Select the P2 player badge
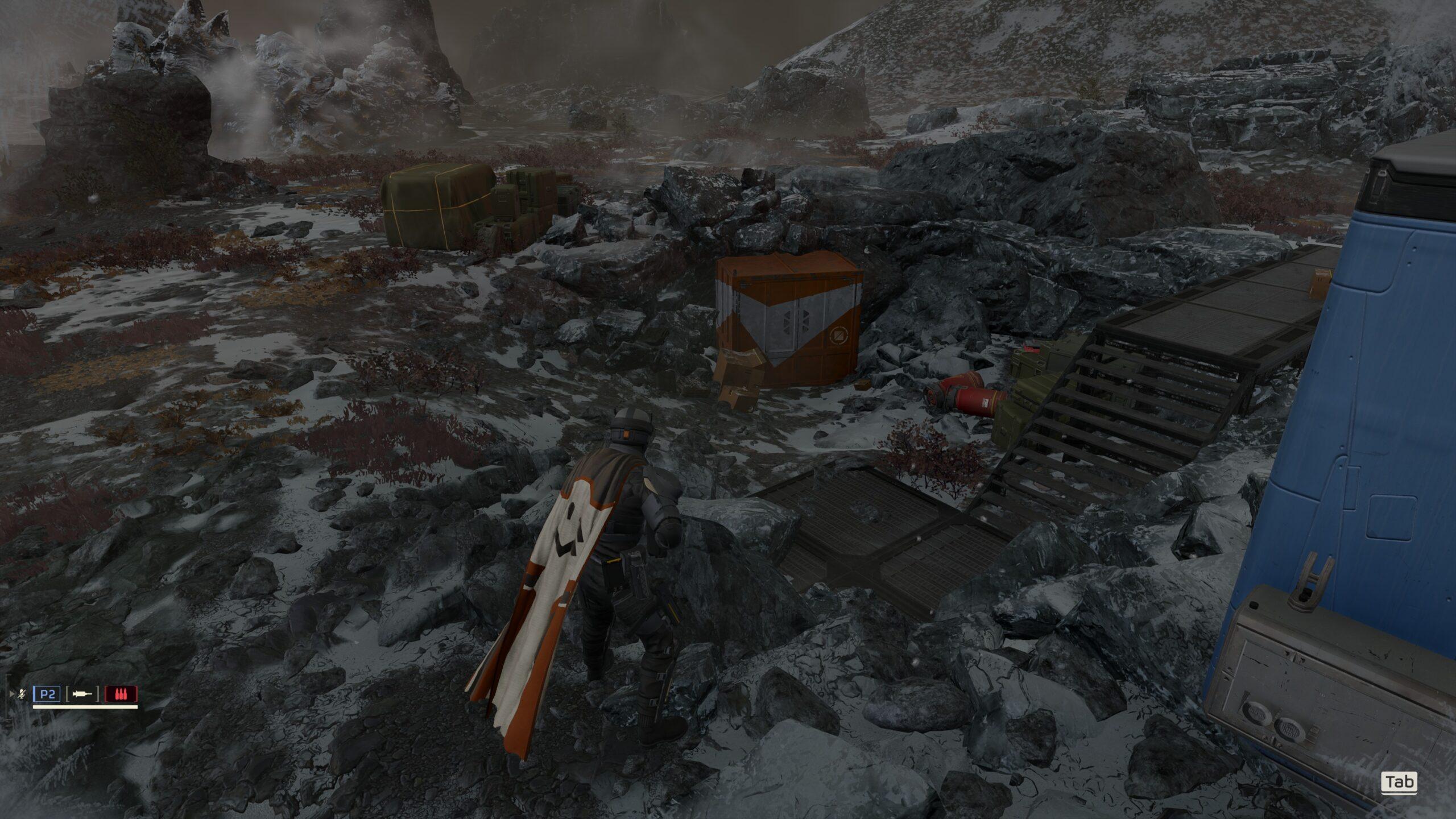 click(47, 694)
